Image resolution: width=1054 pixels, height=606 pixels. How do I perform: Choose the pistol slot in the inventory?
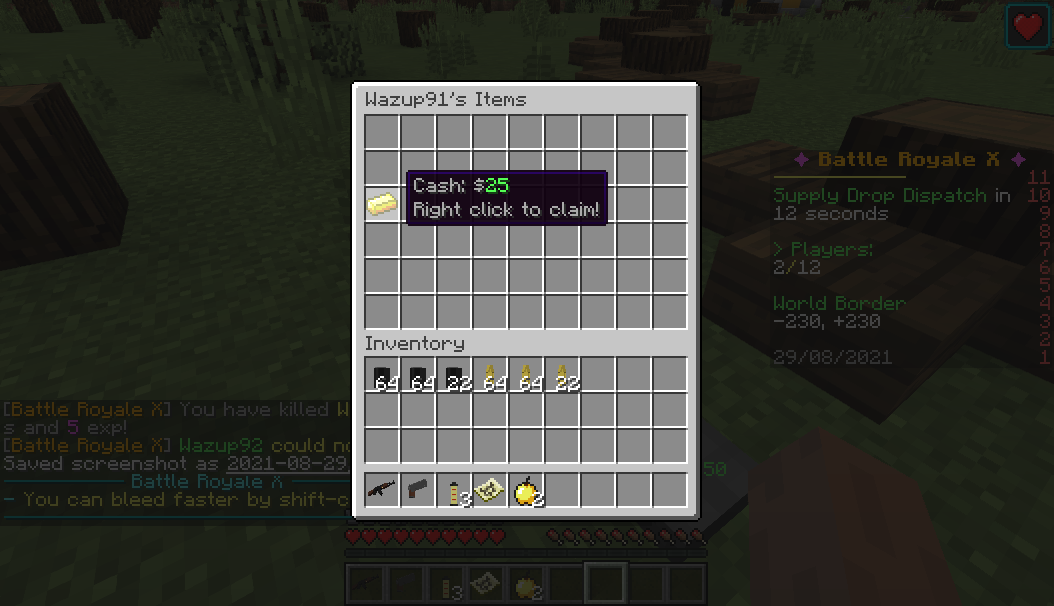418,491
